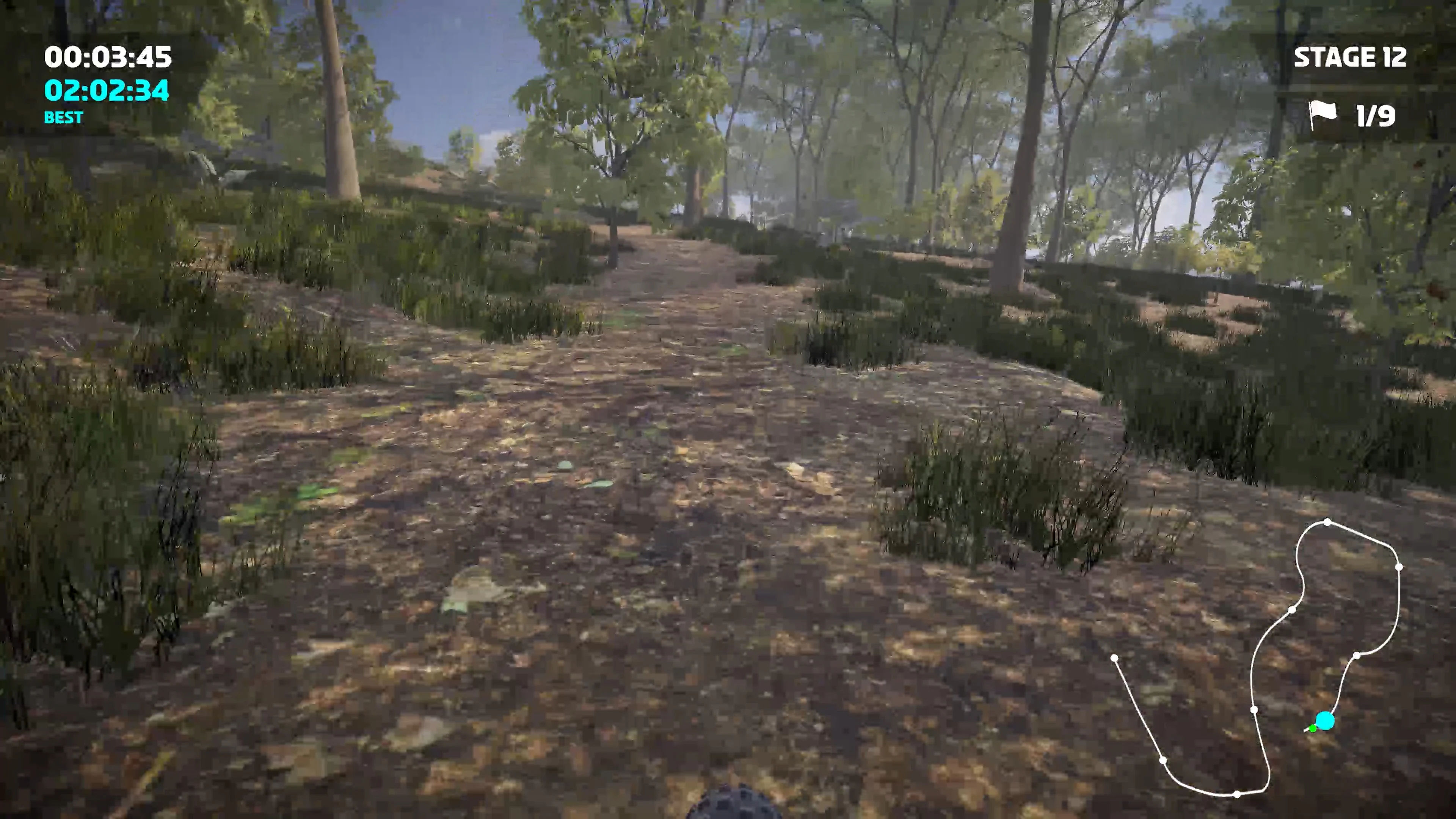Expand the STAGE 12 header
Viewport: 1456px width, 819px height.
(x=1351, y=58)
